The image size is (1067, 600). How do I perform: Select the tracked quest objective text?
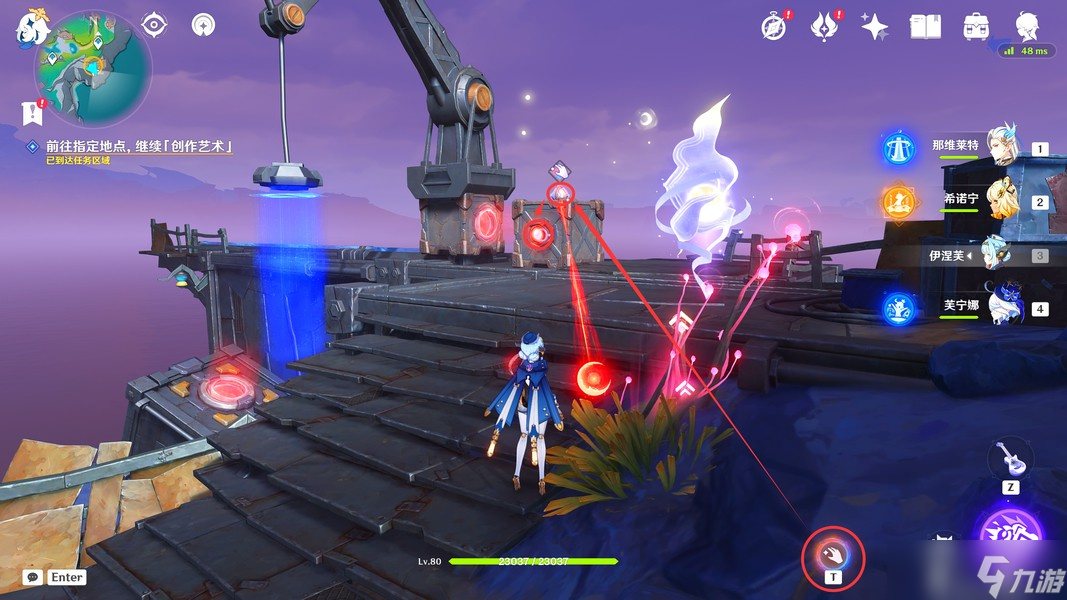point(139,146)
